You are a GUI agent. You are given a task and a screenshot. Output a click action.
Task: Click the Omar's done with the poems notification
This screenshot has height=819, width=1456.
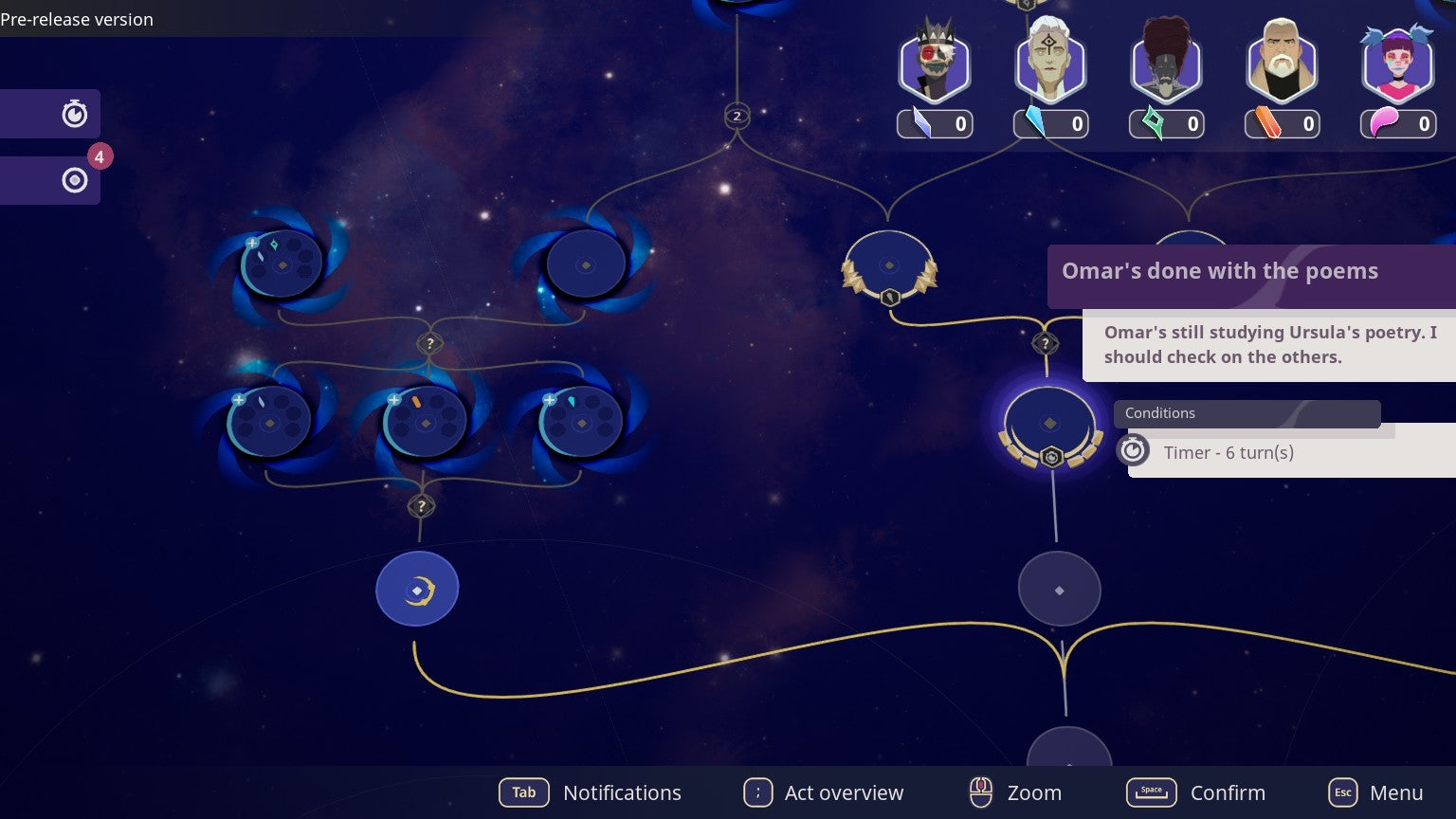point(1219,271)
